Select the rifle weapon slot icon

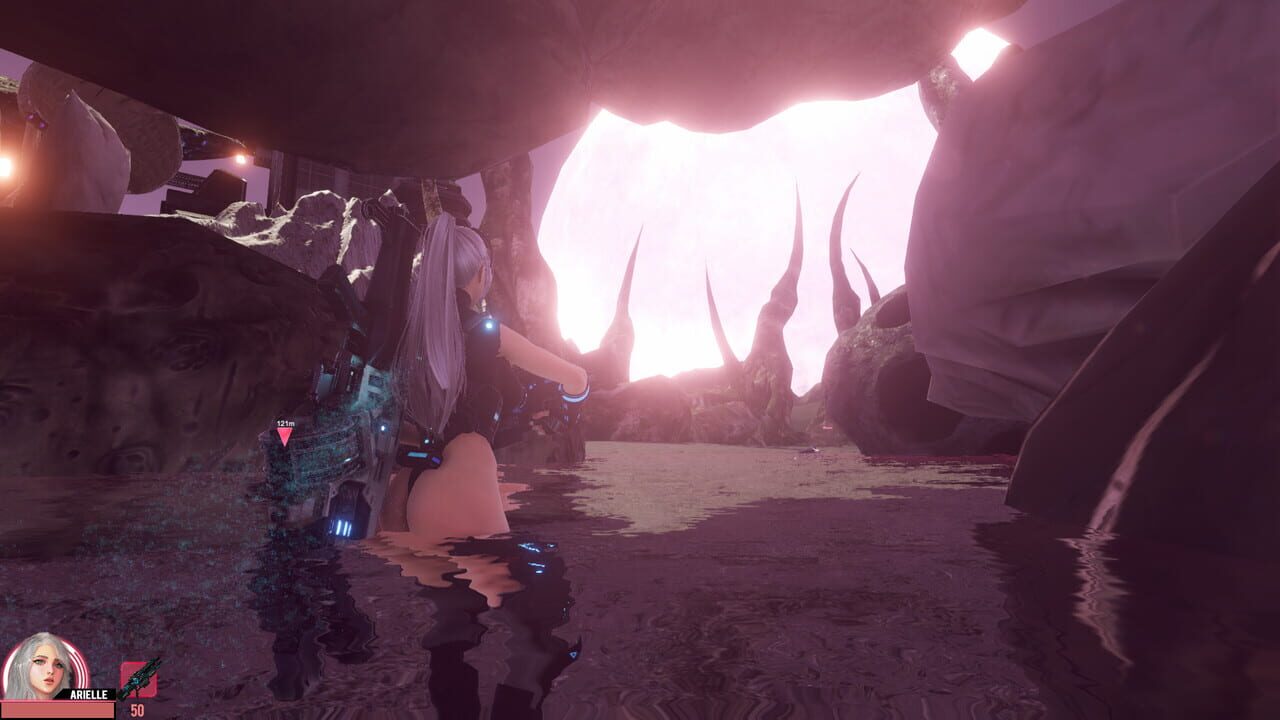click(140, 676)
